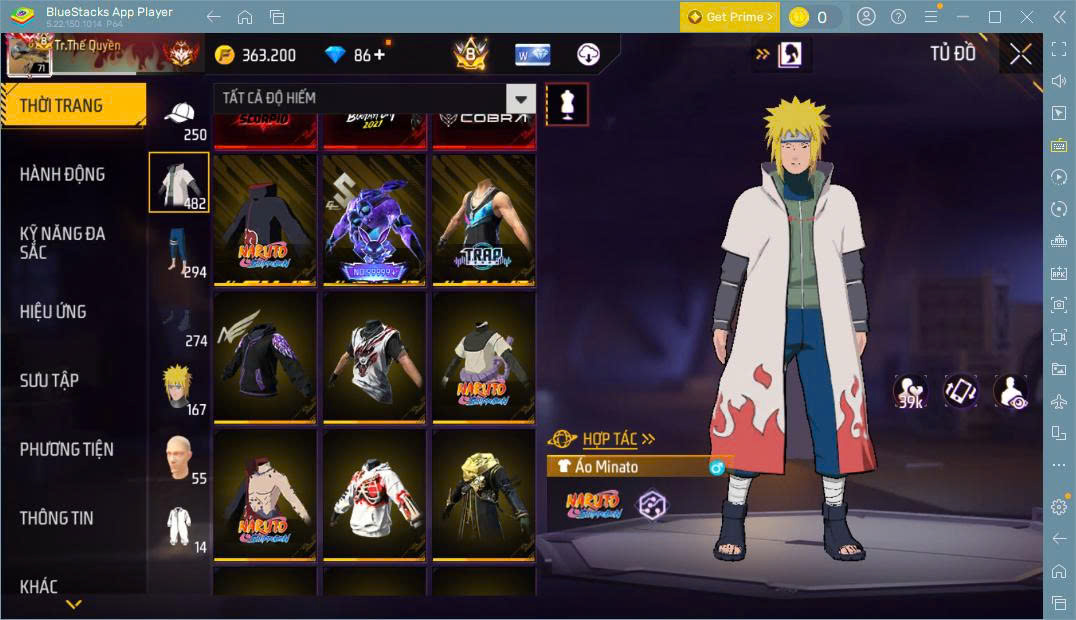Image resolution: width=1076 pixels, height=620 pixels.
Task: Open the SƯU TẬP tab
Action: point(49,380)
